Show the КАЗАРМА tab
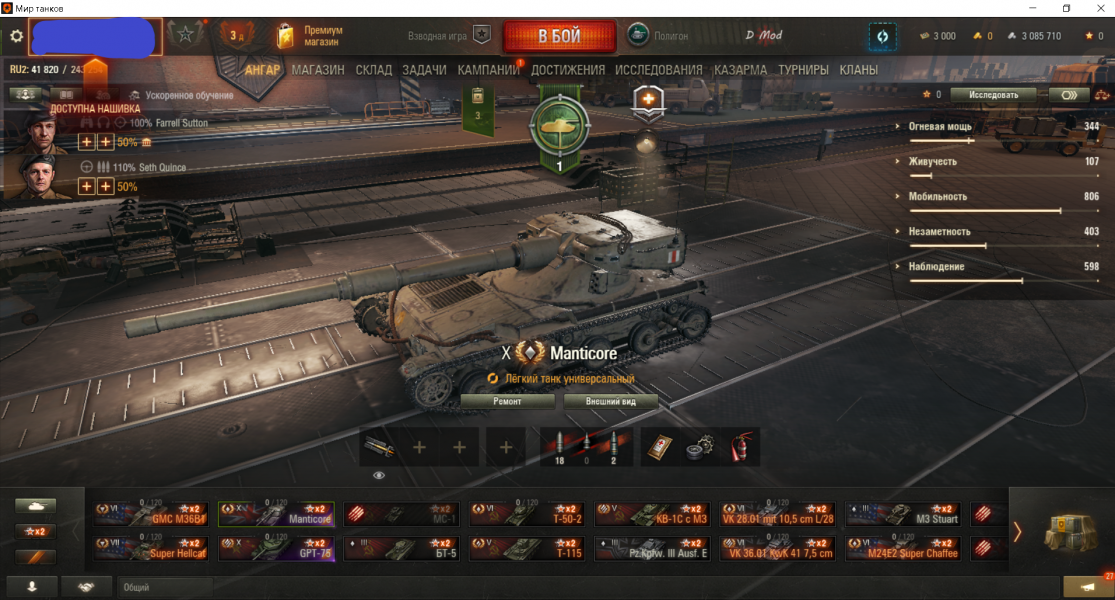The width and height of the screenshot is (1115, 600). (741, 70)
